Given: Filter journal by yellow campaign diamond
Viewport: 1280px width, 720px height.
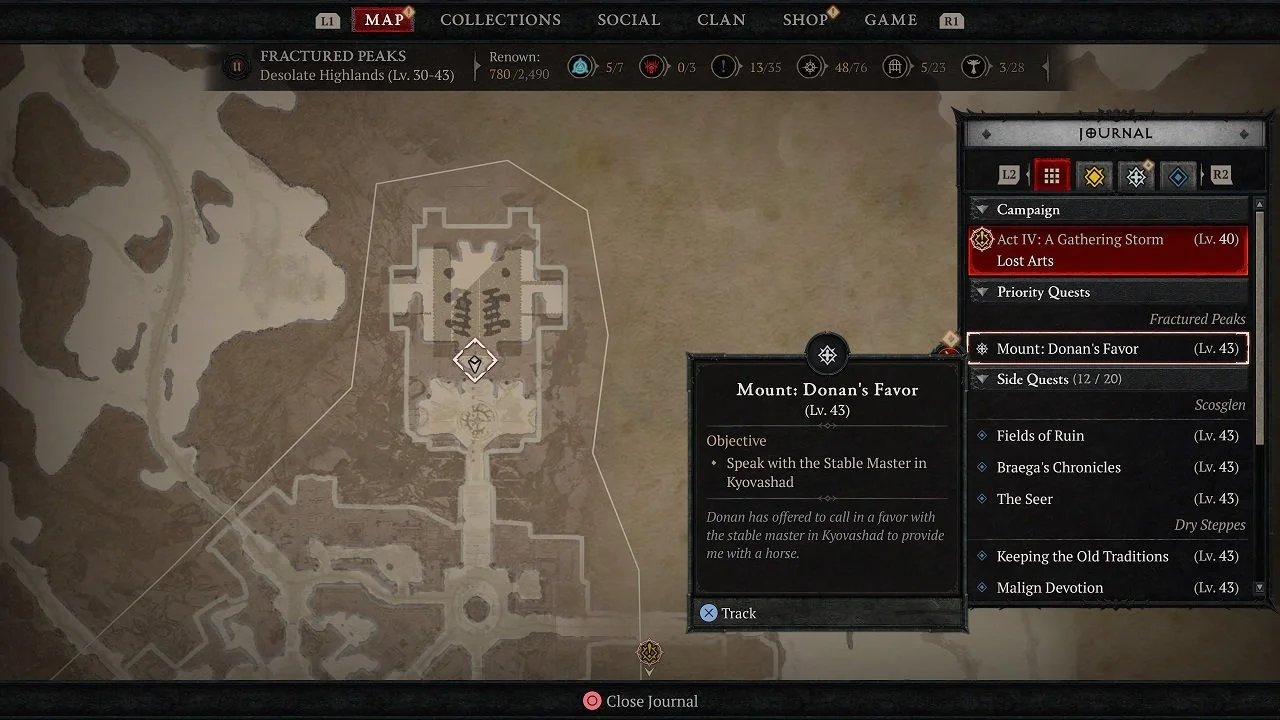Looking at the screenshot, I should coord(1094,176).
